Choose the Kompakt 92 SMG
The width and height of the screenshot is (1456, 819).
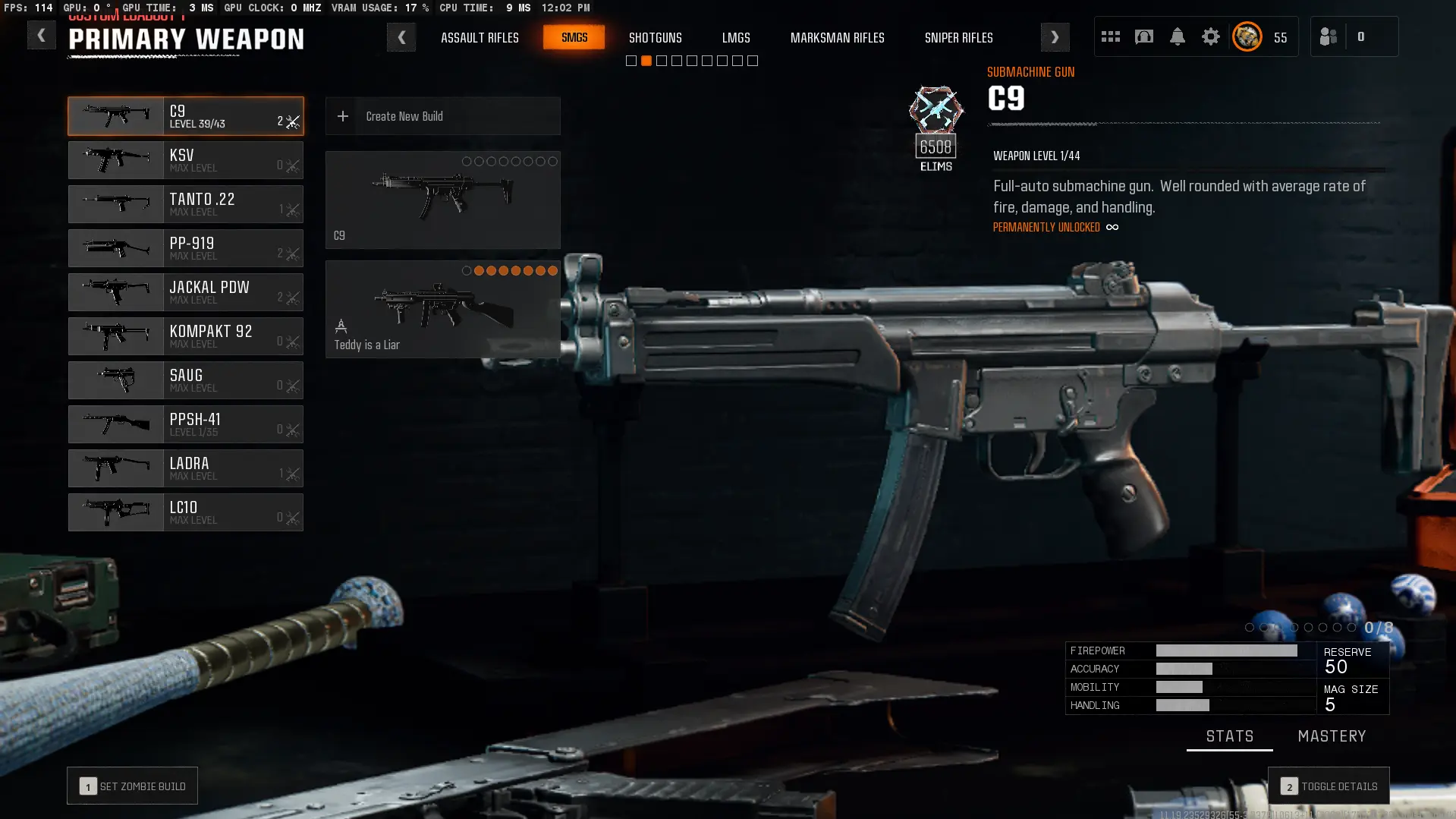coord(185,336)
